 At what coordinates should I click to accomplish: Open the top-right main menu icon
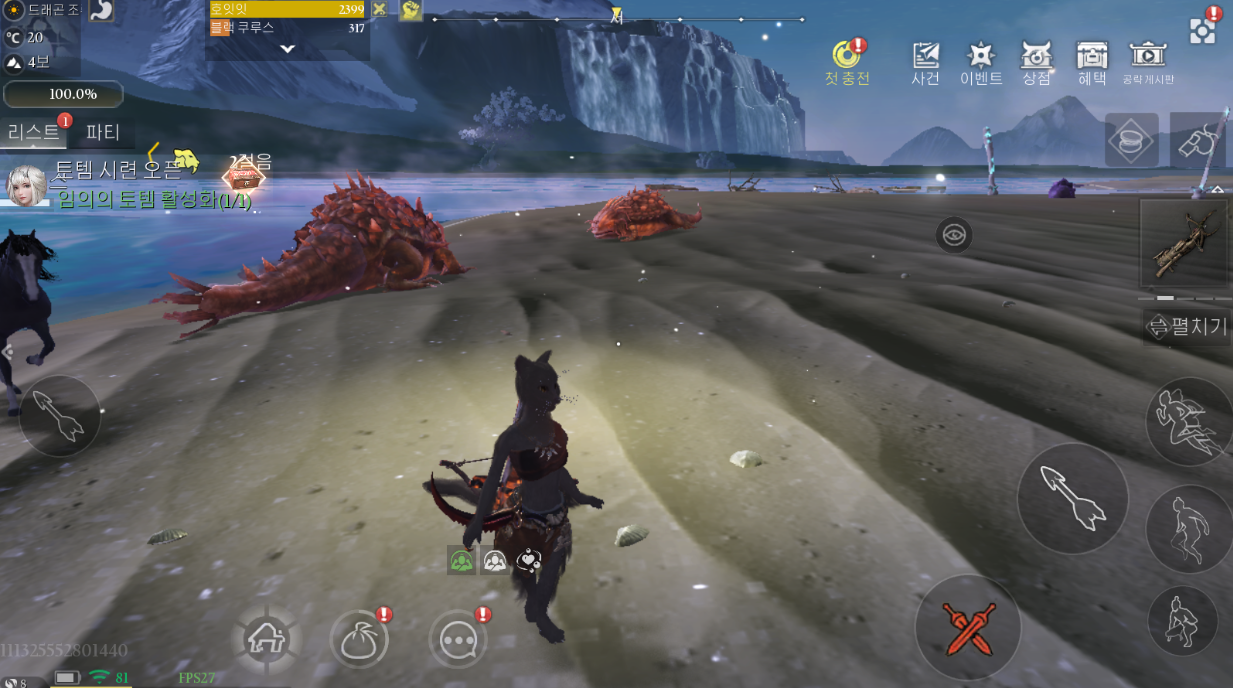[x=1202, y=30]
